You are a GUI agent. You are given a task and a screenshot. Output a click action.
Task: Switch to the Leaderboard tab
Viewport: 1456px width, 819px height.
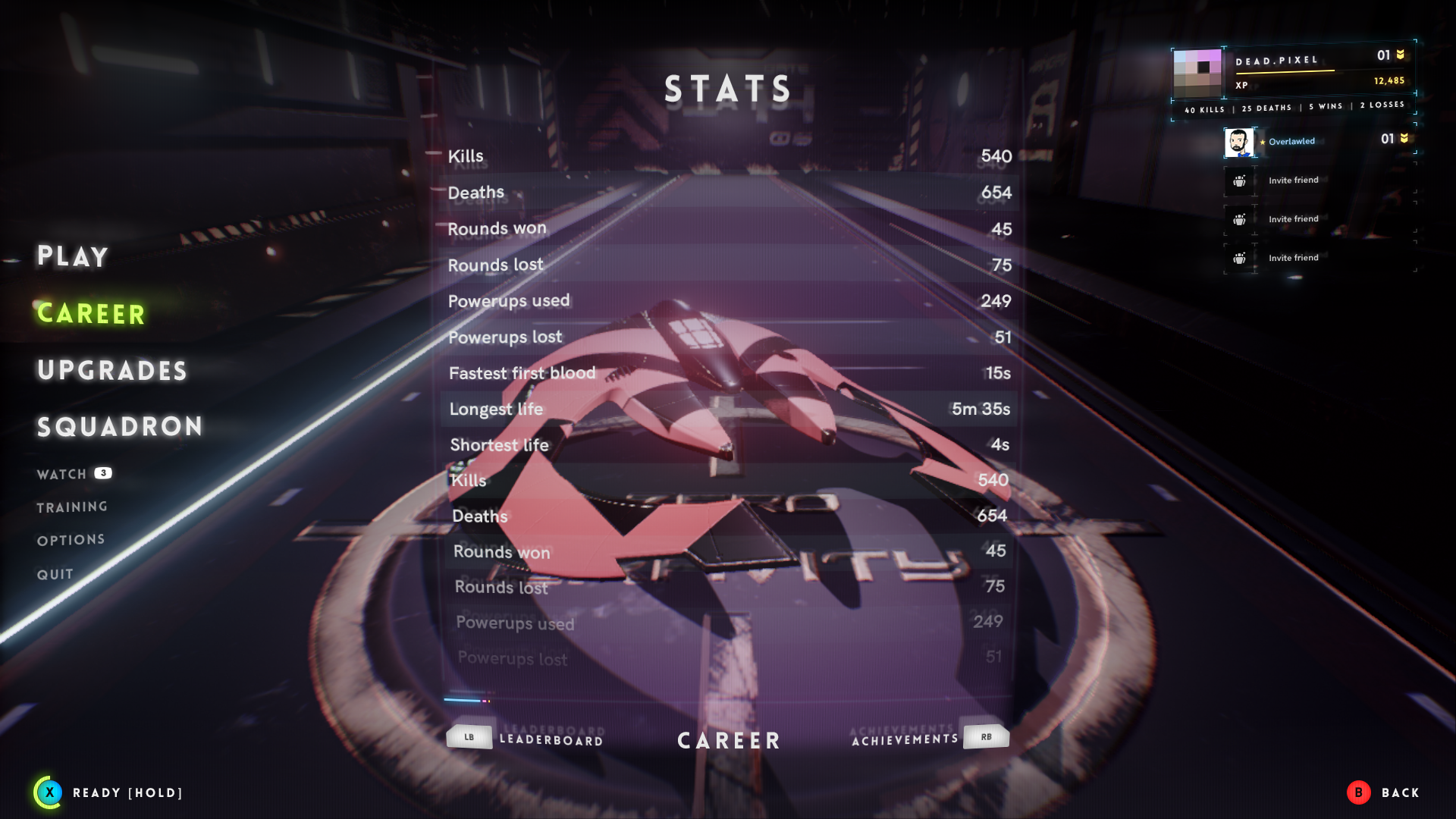[x=551, y=739]
